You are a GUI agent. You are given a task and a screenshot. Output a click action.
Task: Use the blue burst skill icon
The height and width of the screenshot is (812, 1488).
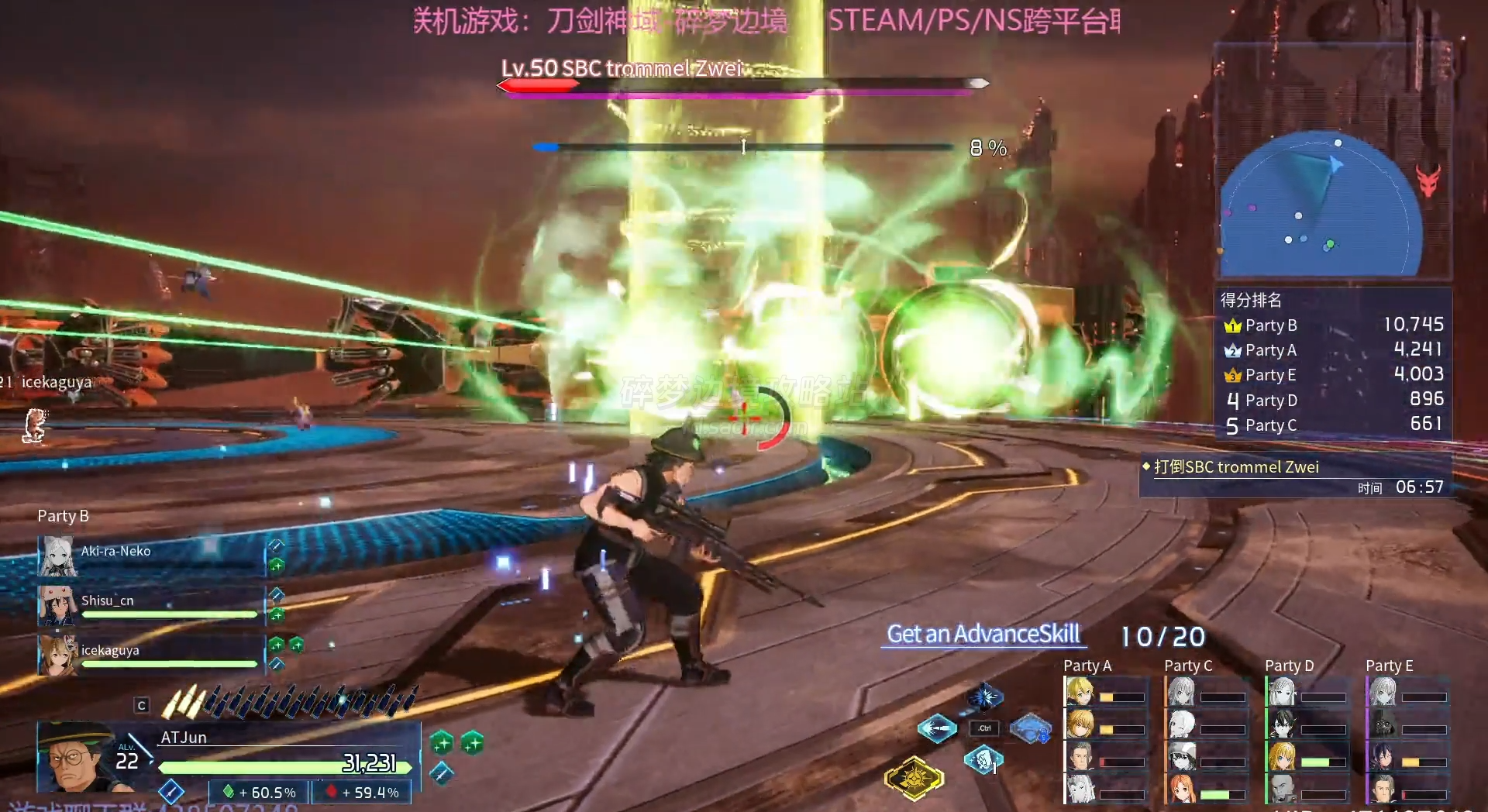pyautogui.click(x=985, y=697)
